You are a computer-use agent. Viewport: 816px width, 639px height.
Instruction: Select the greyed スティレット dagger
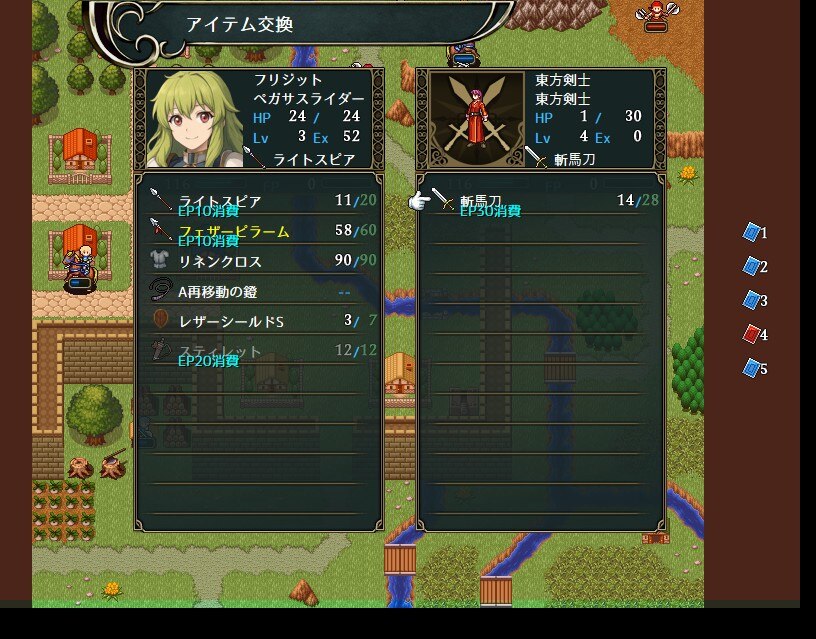pos(258,351)
